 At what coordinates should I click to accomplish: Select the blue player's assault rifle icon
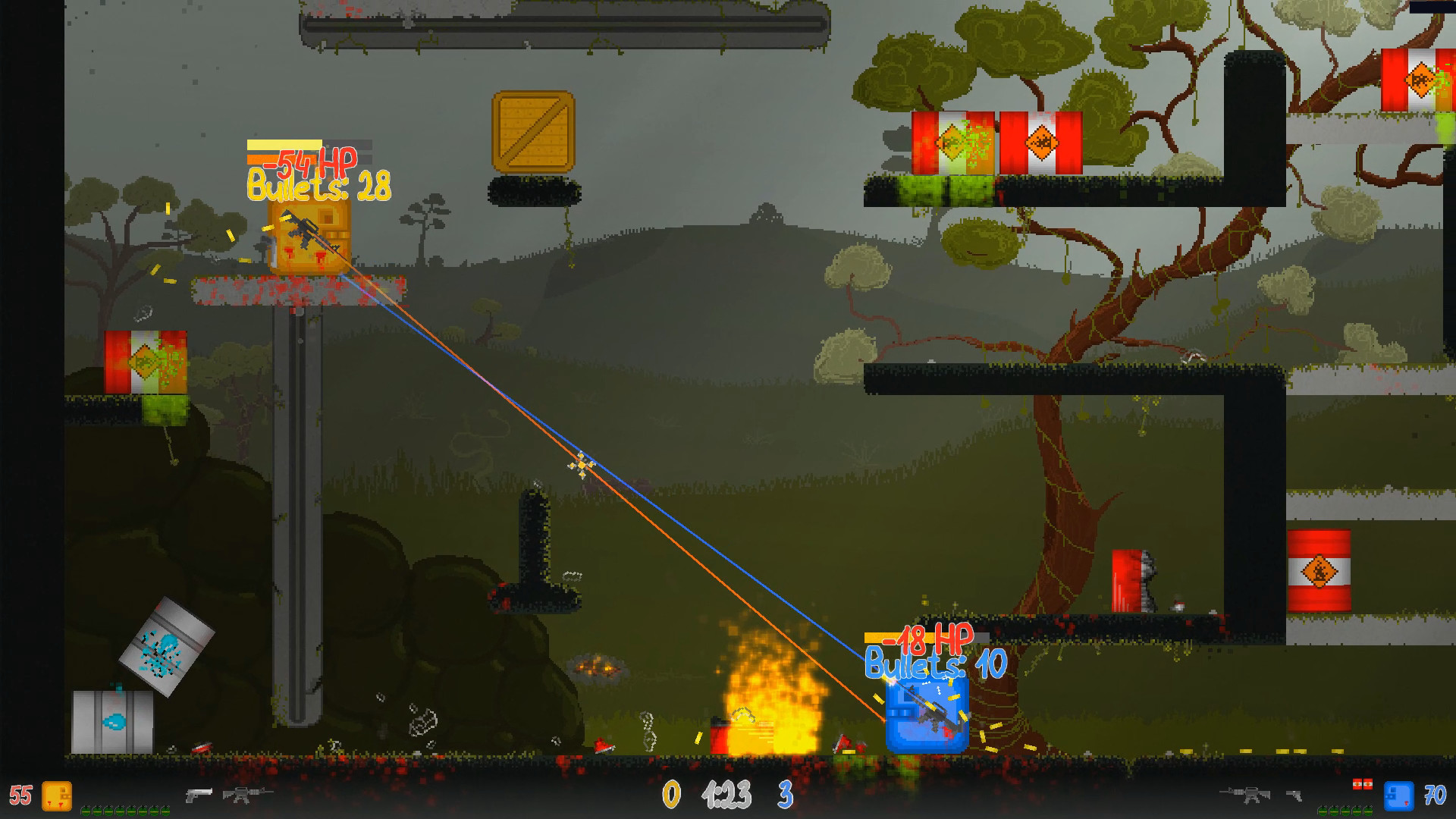(1247, 795)
